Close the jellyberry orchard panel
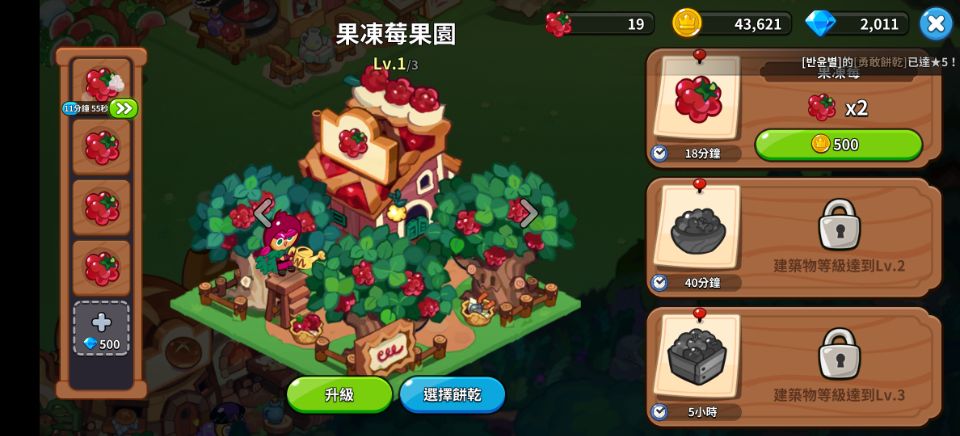This screenshot has height=436, width=960. coord(935,23)
